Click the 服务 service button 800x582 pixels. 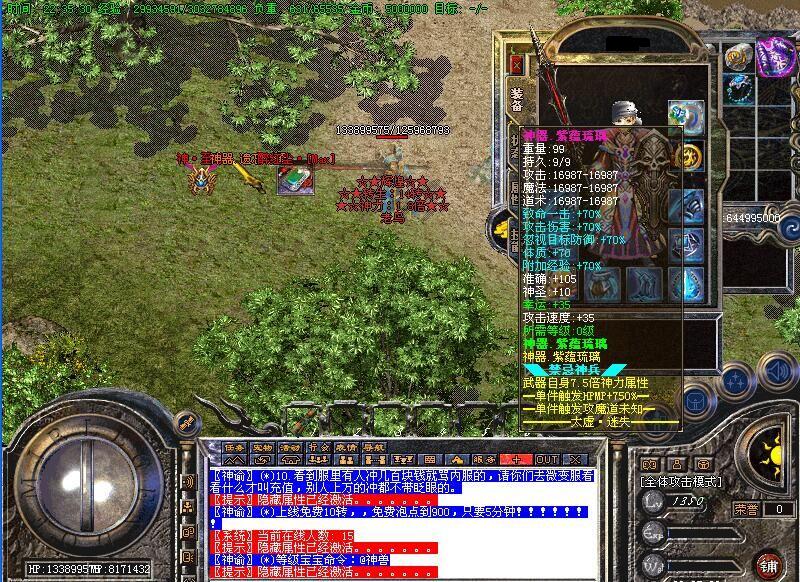click(480, 459)
